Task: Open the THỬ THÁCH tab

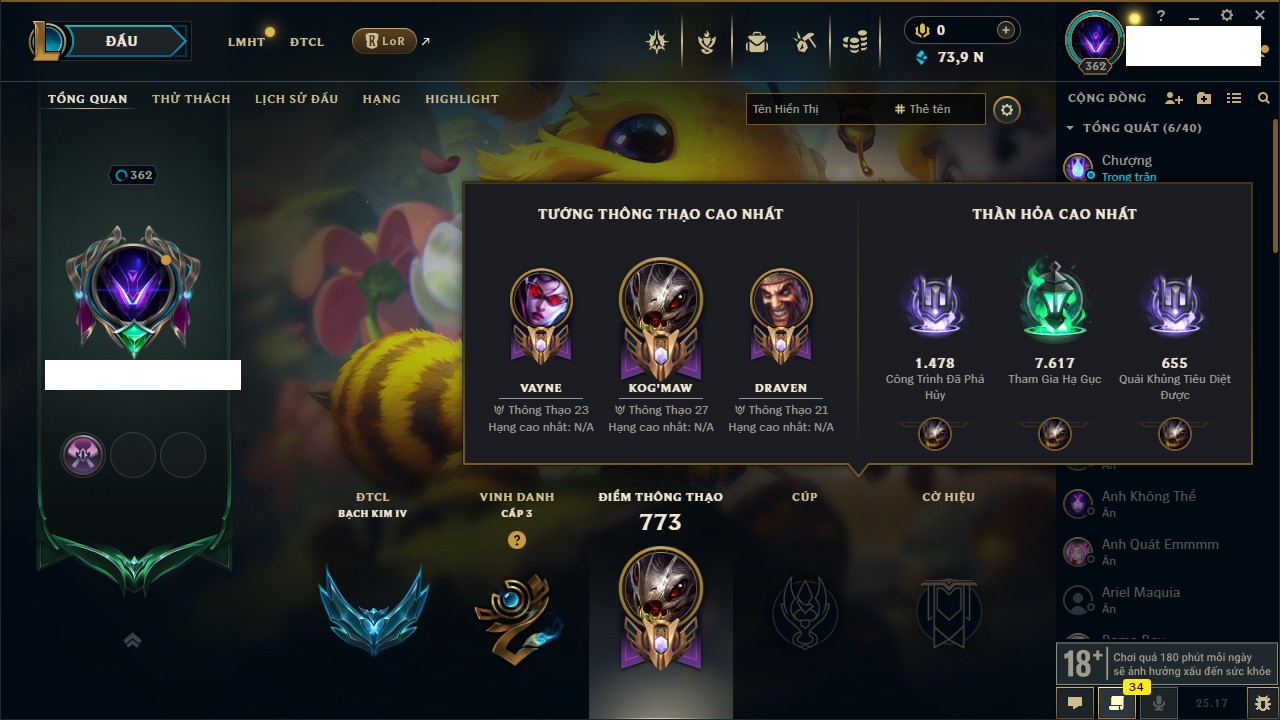Action: (x=191, y=99)
